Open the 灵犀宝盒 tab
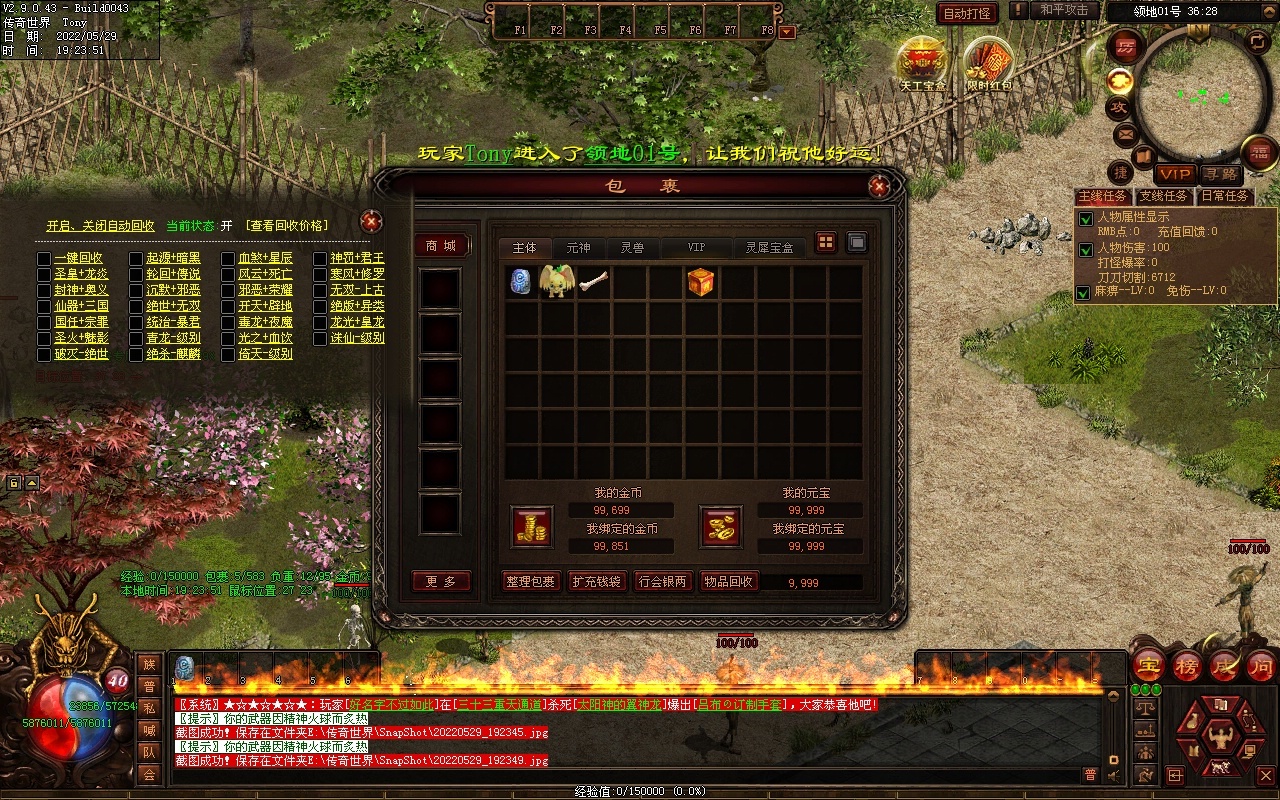The image size is (1280, 800). pyautogui.click(x=770, y=247)
